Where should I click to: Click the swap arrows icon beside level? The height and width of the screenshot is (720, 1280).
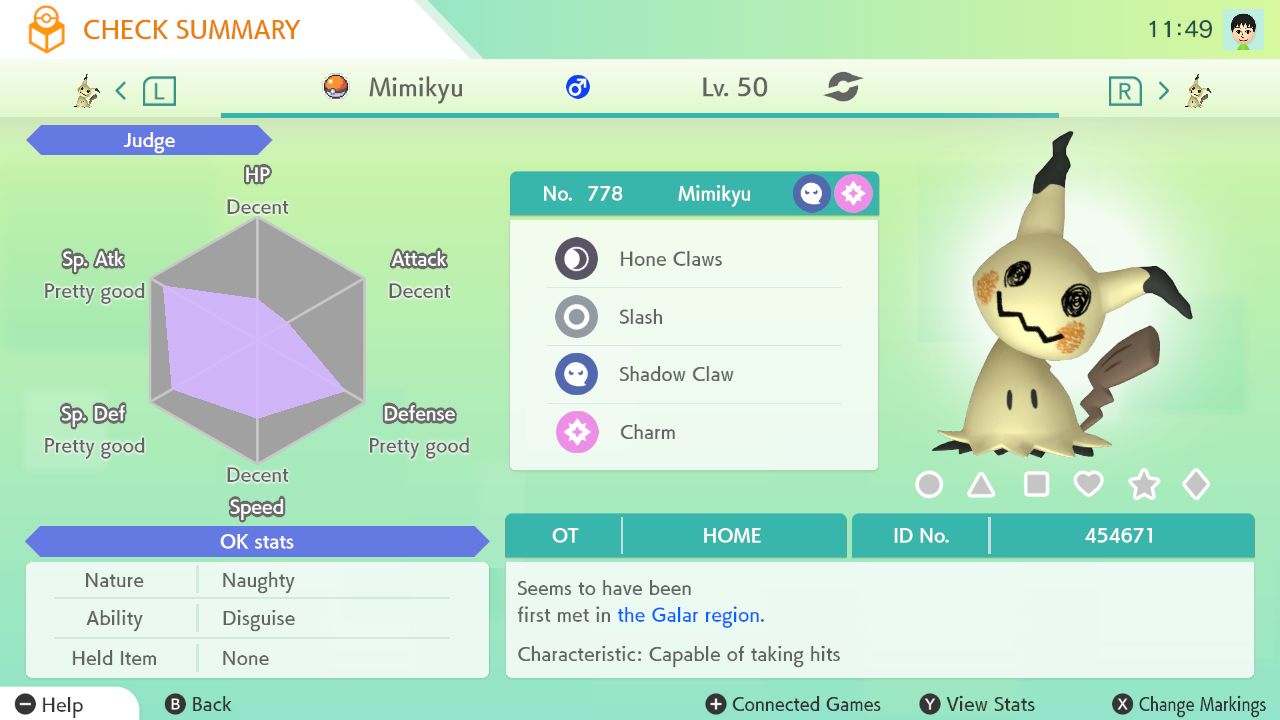pos(843,88)
